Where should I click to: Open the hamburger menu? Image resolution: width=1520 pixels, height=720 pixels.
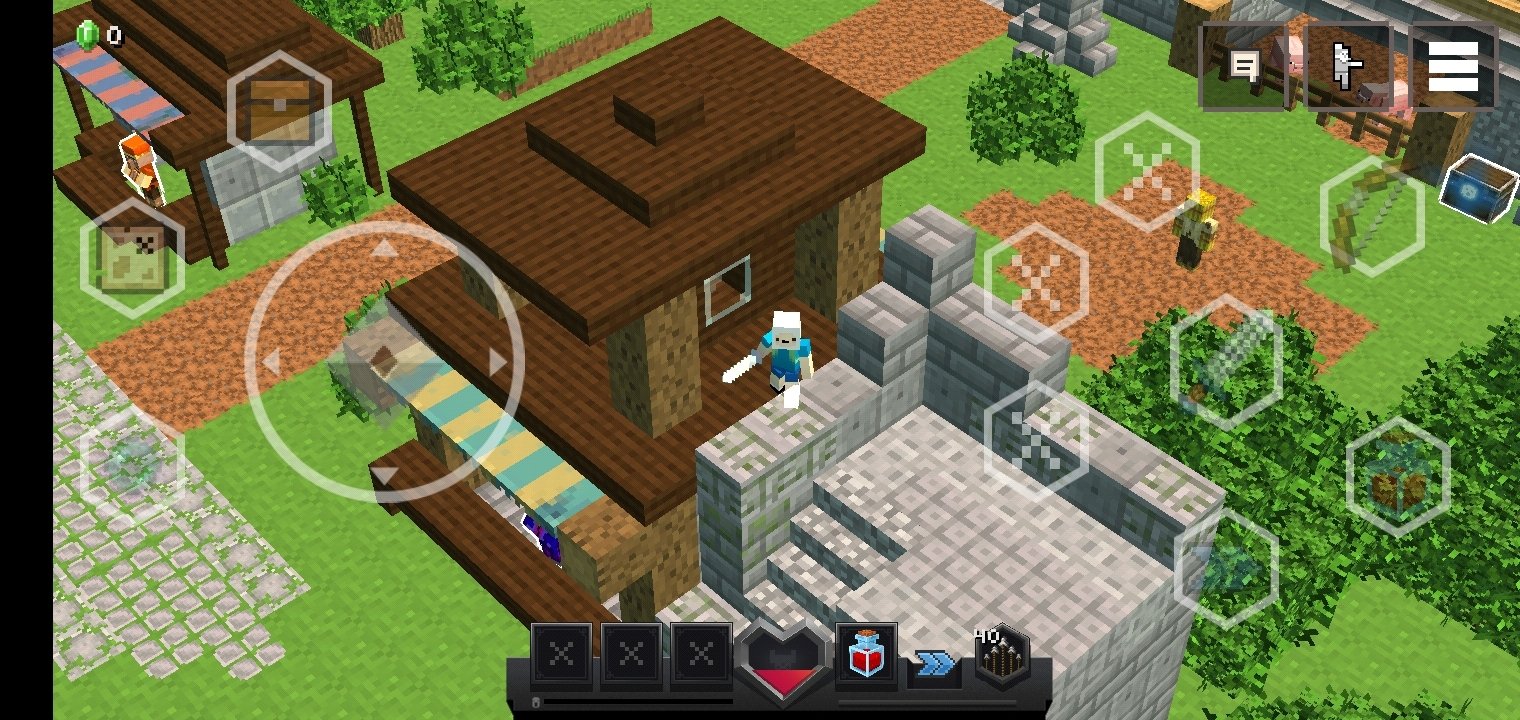point(1453,66)
